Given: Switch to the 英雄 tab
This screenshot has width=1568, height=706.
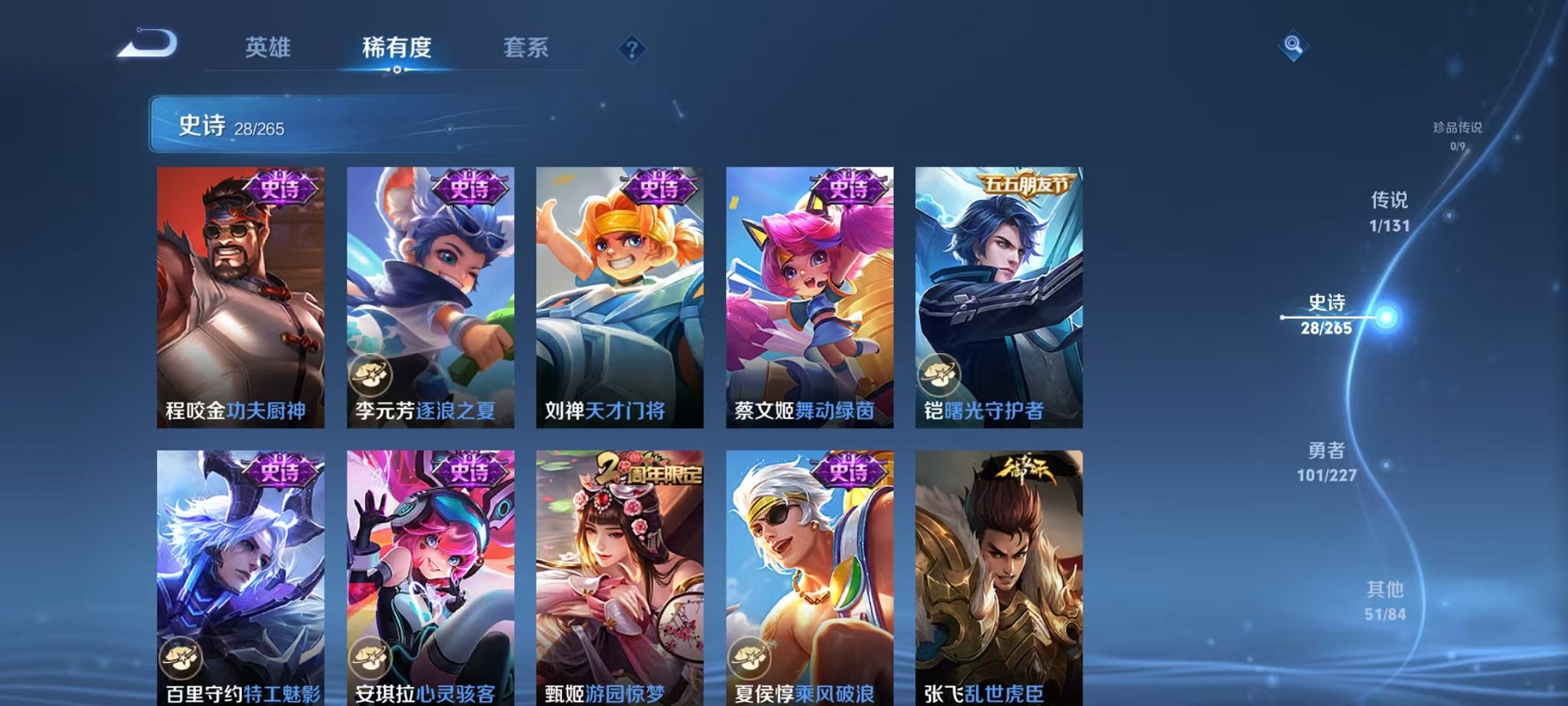Looking at the screenshot, I should pyautogui.click(x=268, y=48).
